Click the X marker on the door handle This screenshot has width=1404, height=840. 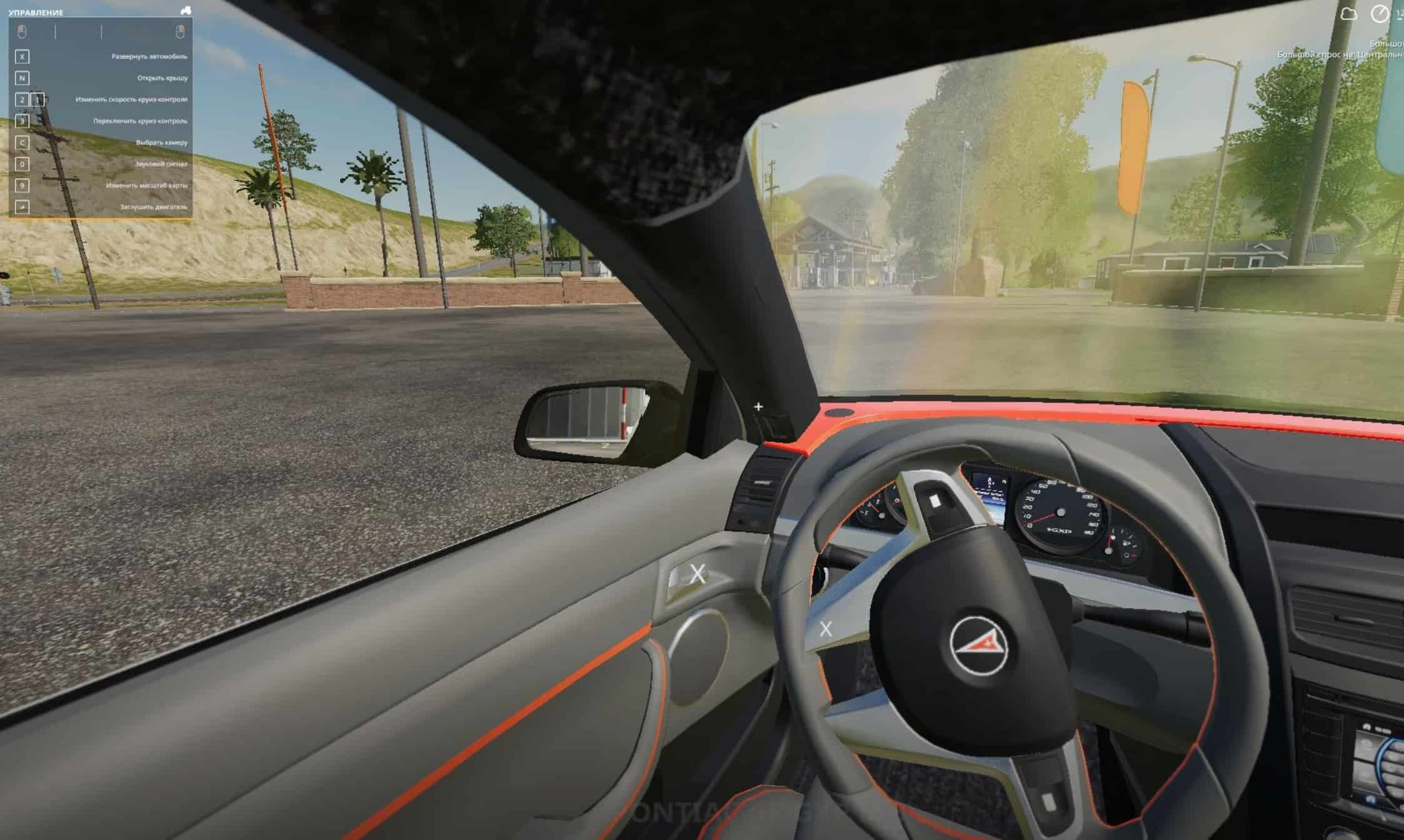pos(698,574)
